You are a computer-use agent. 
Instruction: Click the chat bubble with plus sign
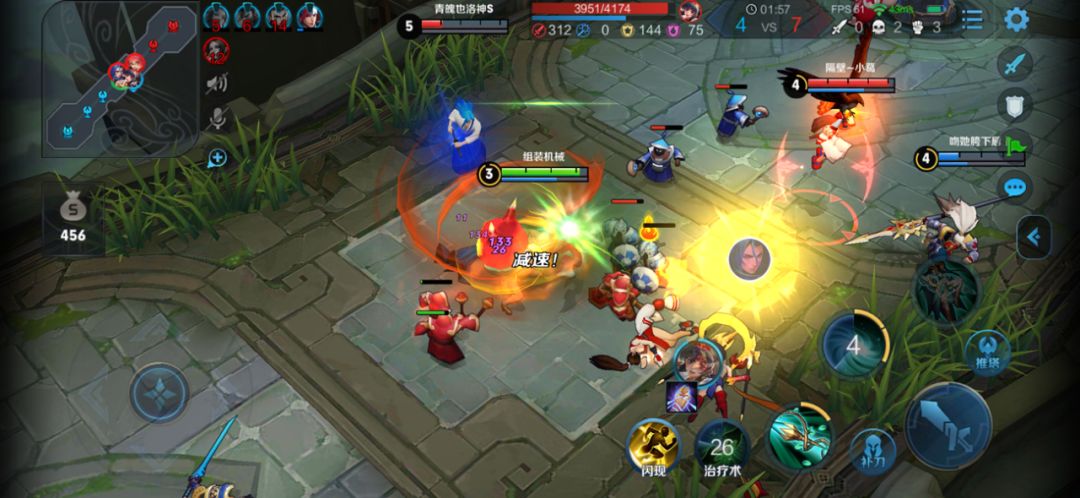[216, 157]
